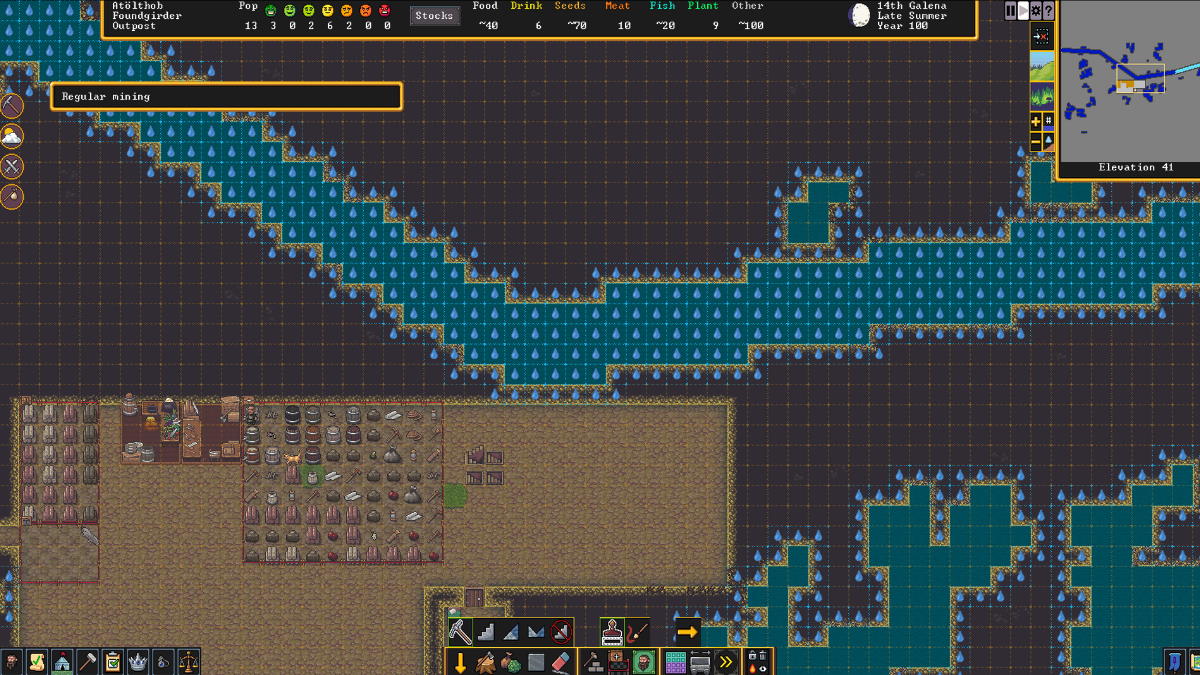The width and height of the screenshot is (1200, 675).
Task: Open the citizens info dwarf face icon
Action: 11,662
